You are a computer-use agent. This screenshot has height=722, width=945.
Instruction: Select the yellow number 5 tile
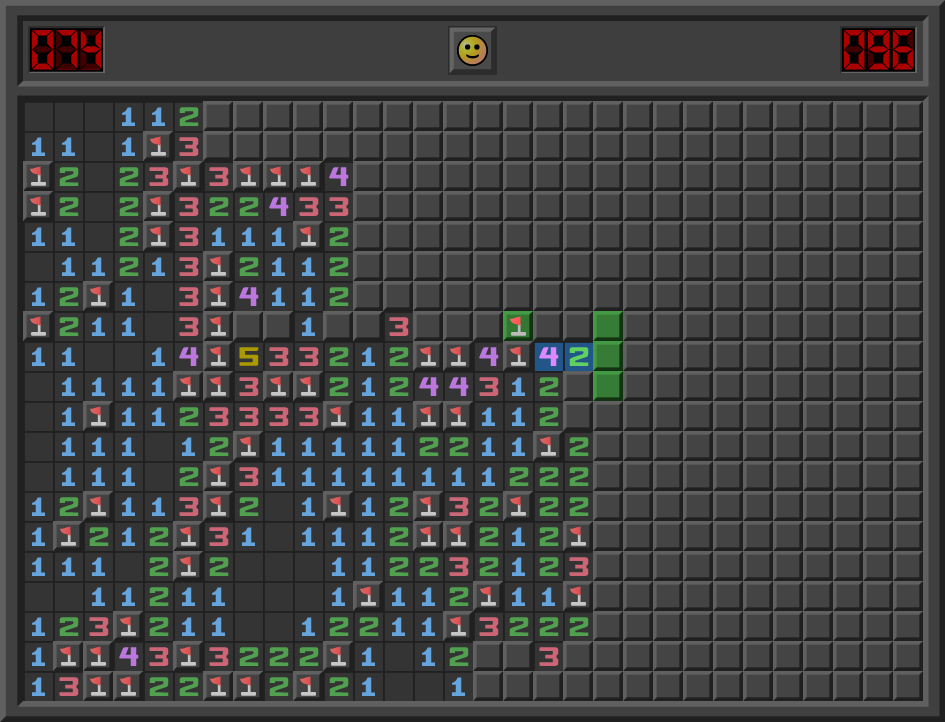click(x=248, y=357)
